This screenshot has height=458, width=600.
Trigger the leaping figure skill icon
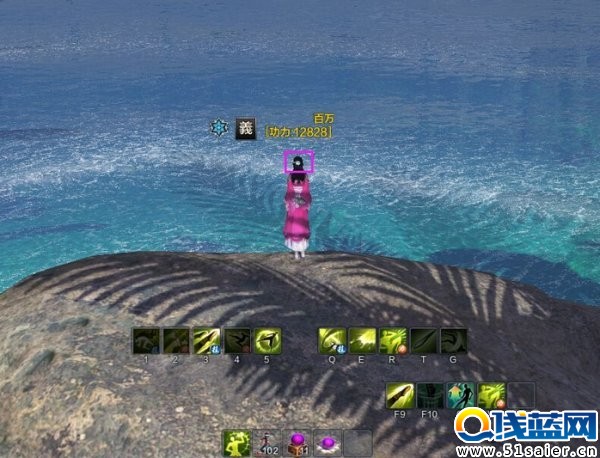[x=461, y=396]
